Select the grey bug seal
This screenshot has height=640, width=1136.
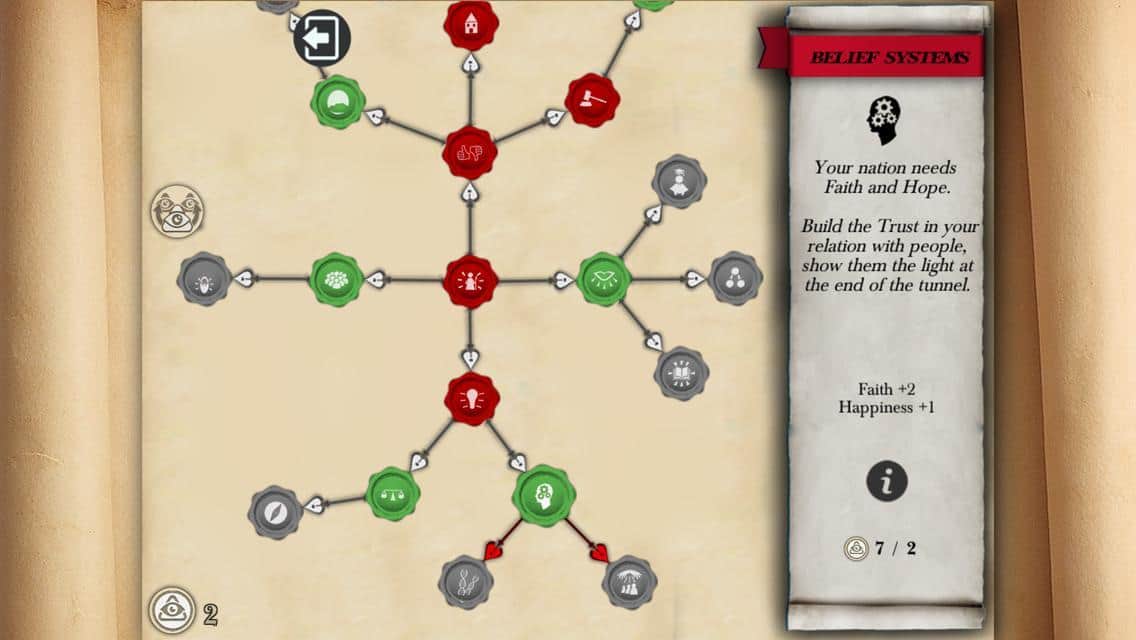pos(204,279)
